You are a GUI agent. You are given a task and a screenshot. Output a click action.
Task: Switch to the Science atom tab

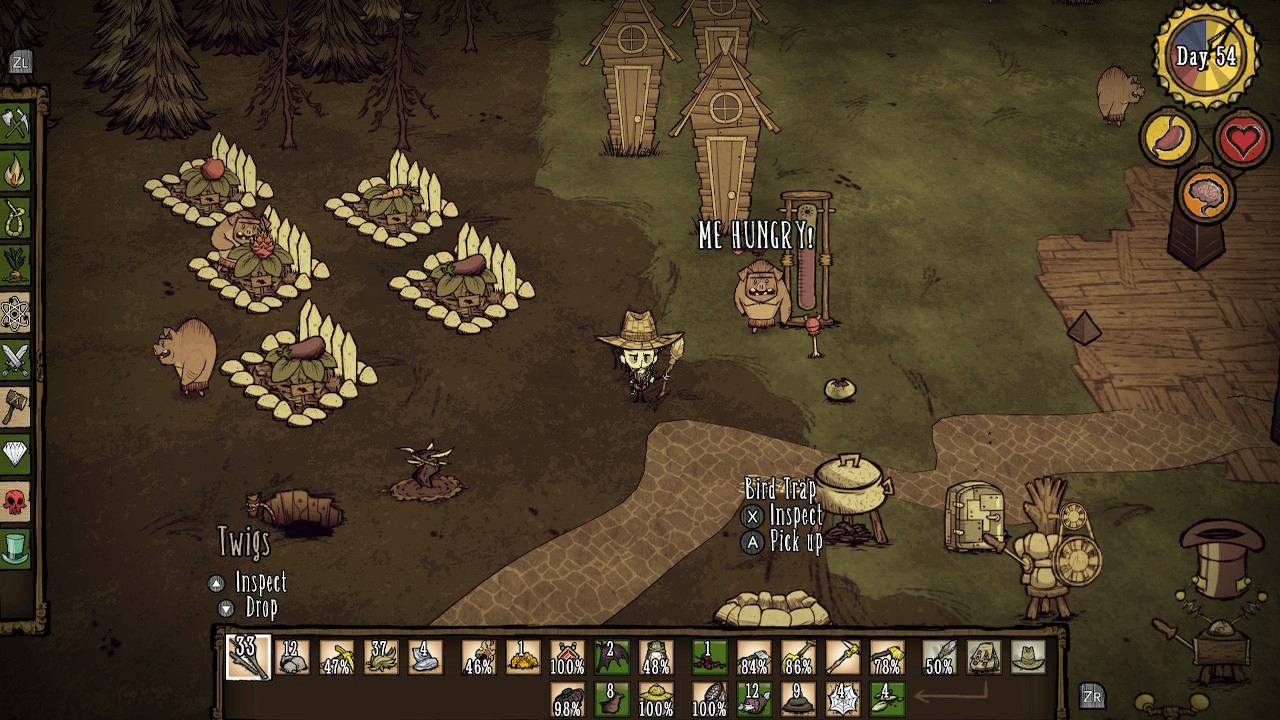click(16, 313)
